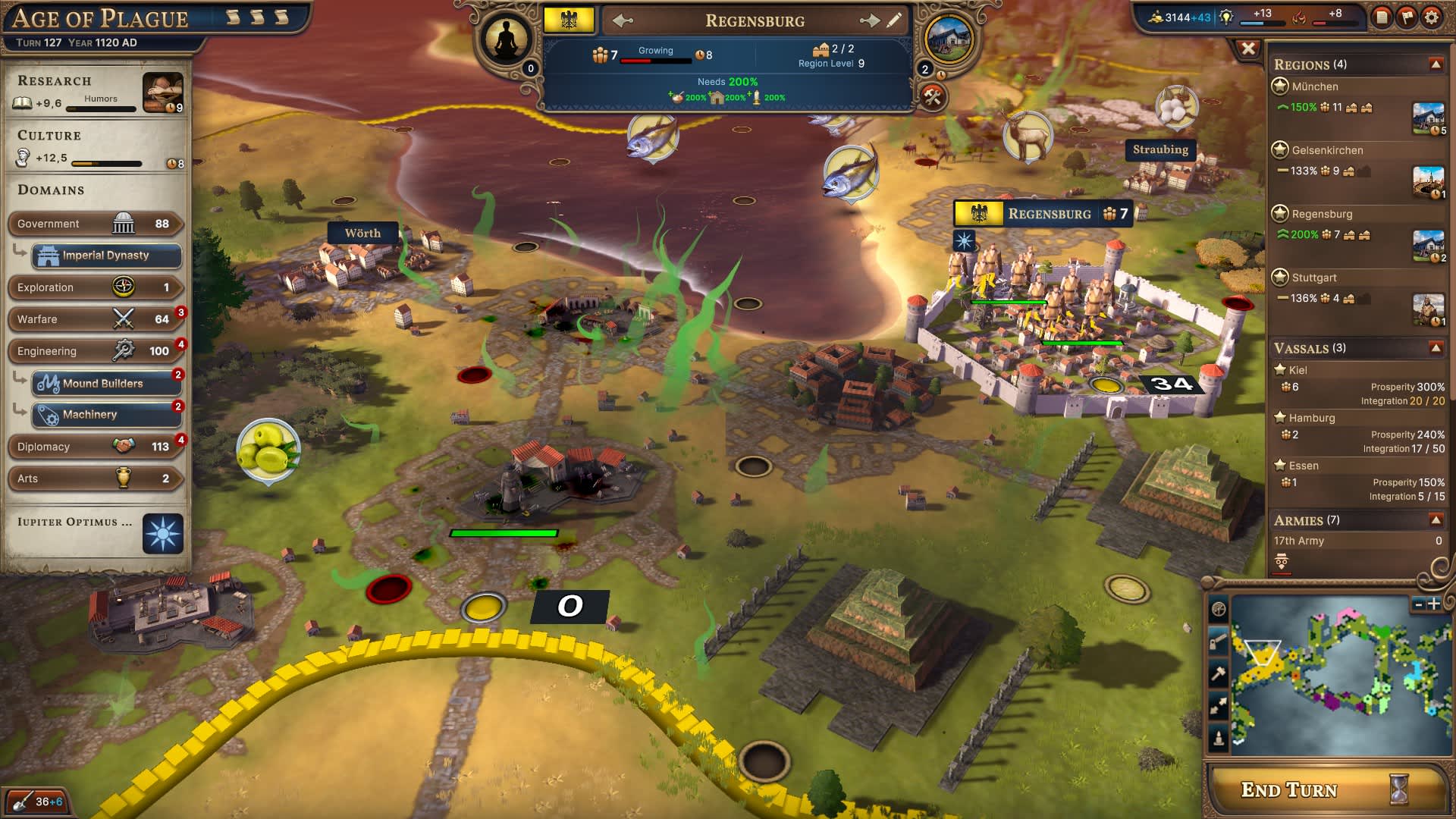Zoom out the minimap with minus

tap(1419, 604)
